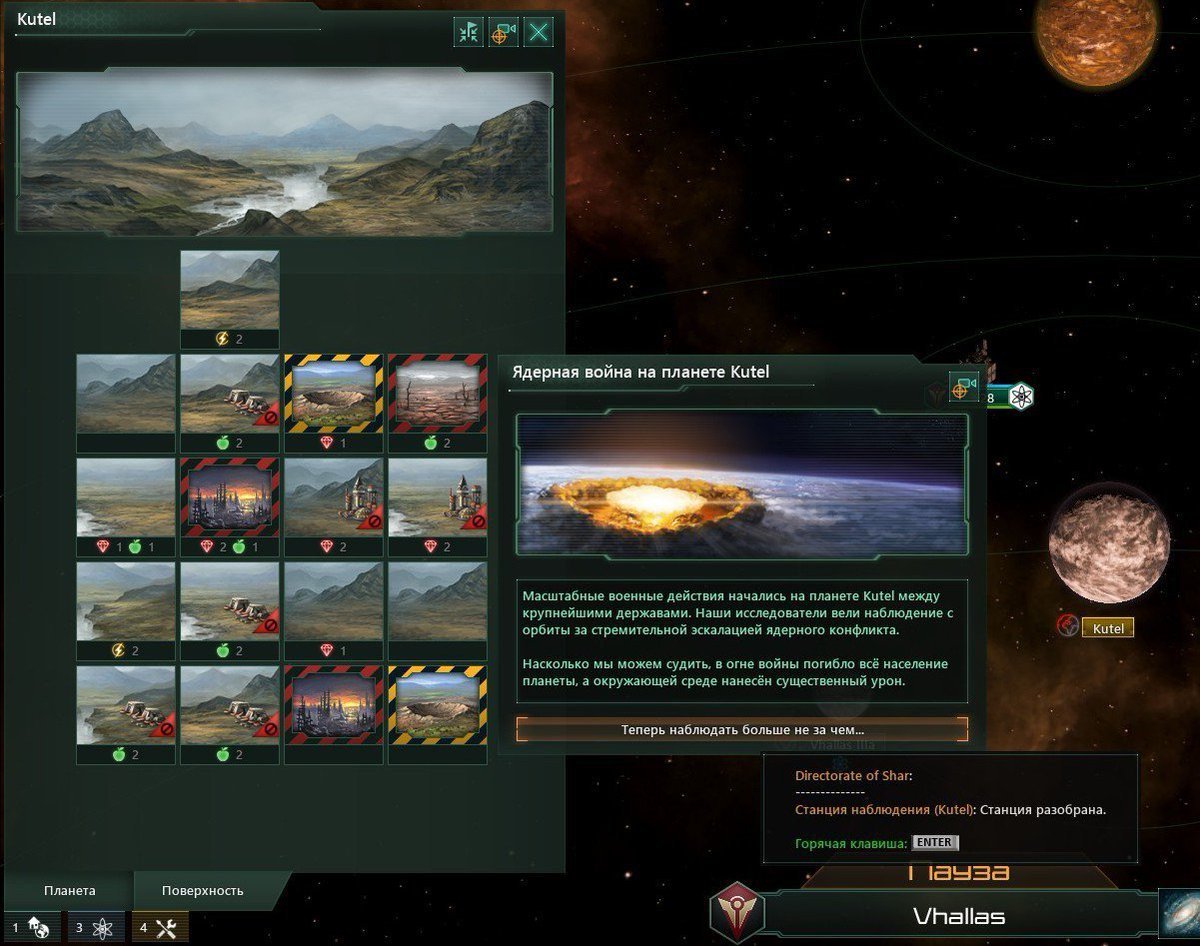Viewport: 1200px width, 946px height.
Task: Click the Kutel planet name label
Action: tap(1108, 628)
